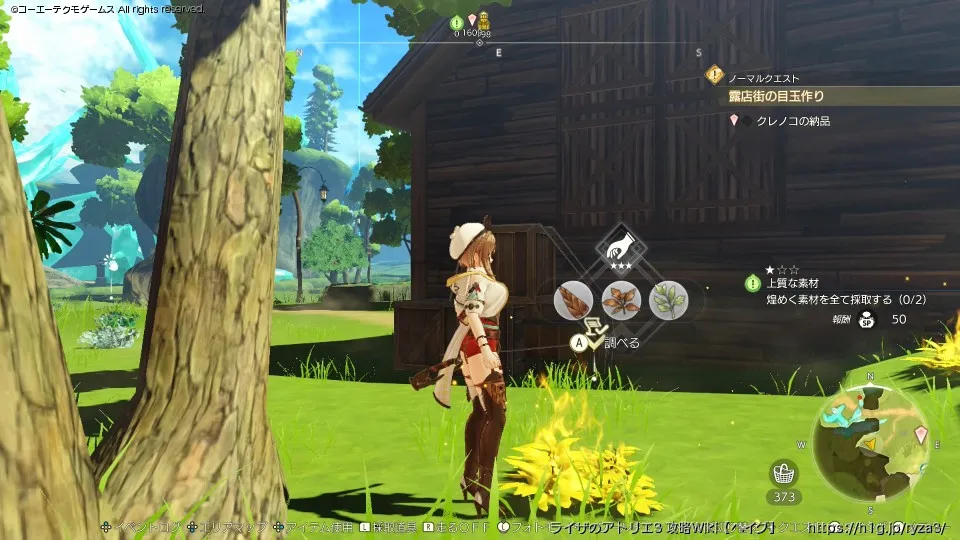Click the green exclamation compass marker
Image resolution: width=960 pixels, height=540 pixels.
(457, 21)
